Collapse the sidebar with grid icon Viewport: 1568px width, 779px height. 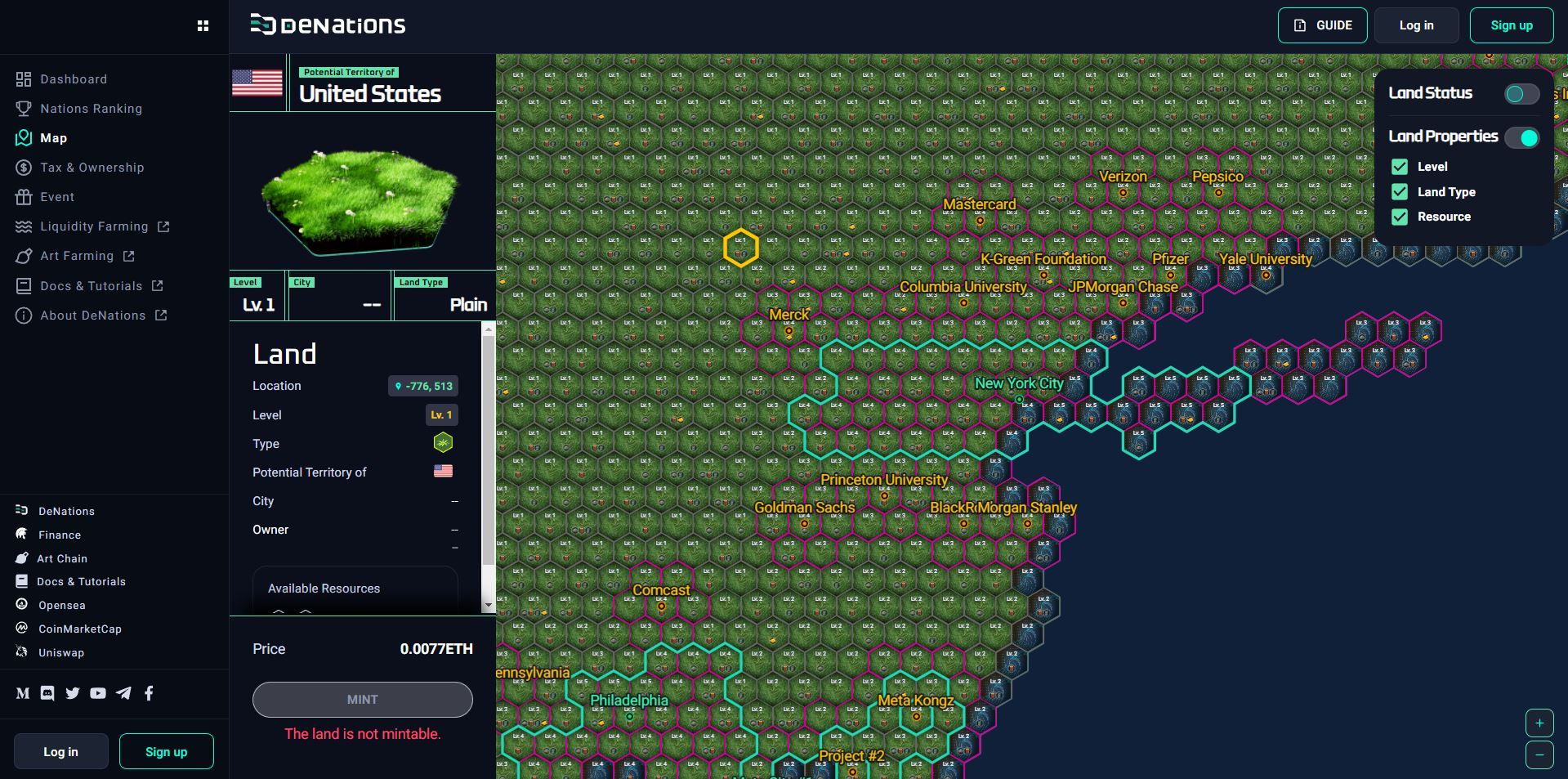[203, 26]
